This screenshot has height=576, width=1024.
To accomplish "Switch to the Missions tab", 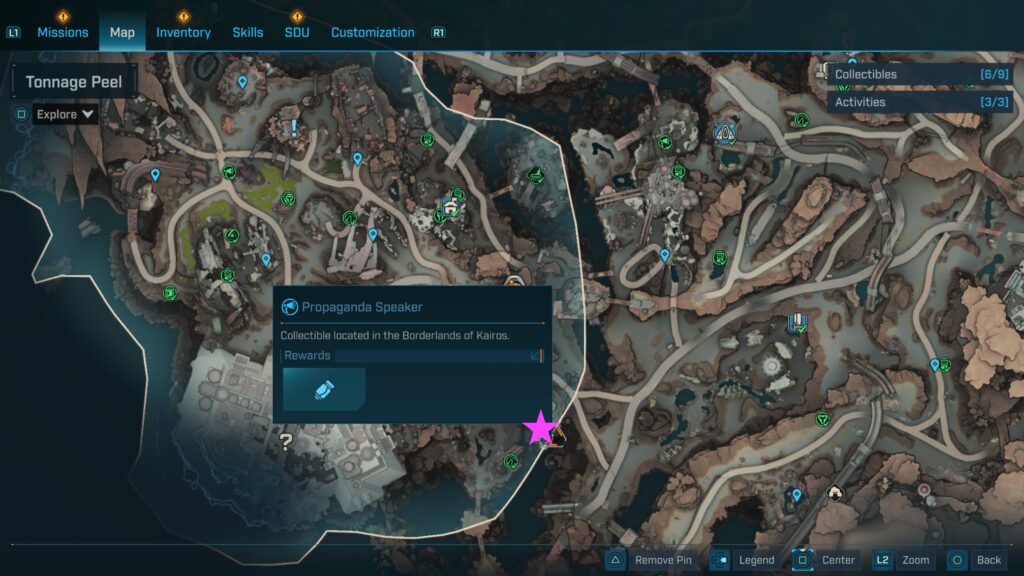I will click(x=62, y=32).
